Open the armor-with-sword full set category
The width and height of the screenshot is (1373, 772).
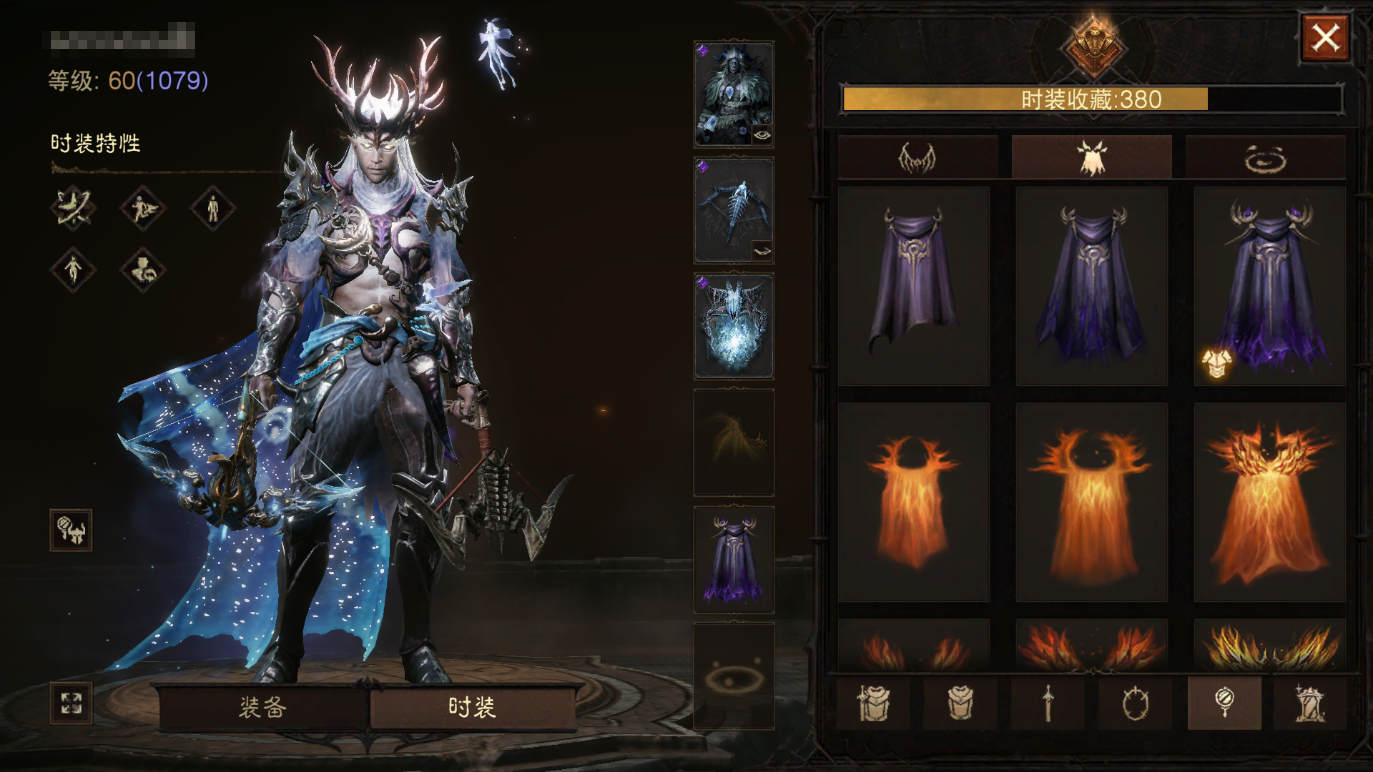pyautogui.click(x=873, y=702)
